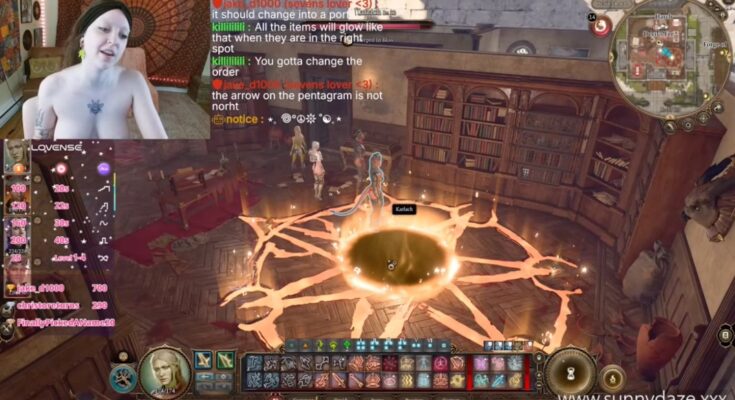Select the ranged weapon set slot
This screenshot has width=735, height=400.
click(x=226, y=360)
